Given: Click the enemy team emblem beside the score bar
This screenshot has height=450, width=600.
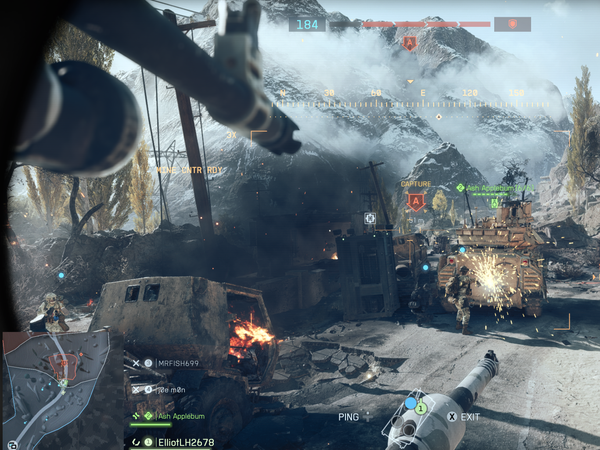Looking at the screenshot, I should coord(512,24).
